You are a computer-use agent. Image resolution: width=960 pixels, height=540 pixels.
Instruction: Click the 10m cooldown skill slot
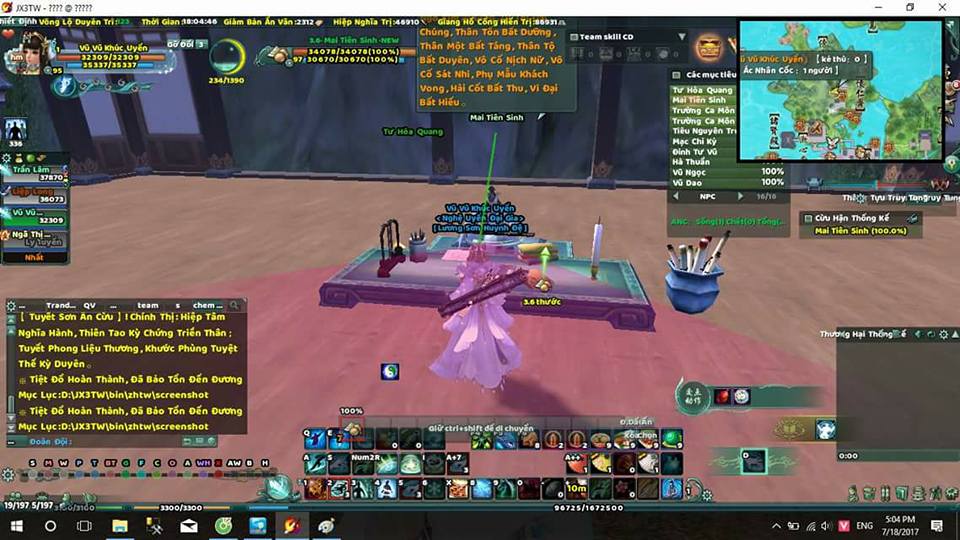pyautogui.click(x=575, y=488)
